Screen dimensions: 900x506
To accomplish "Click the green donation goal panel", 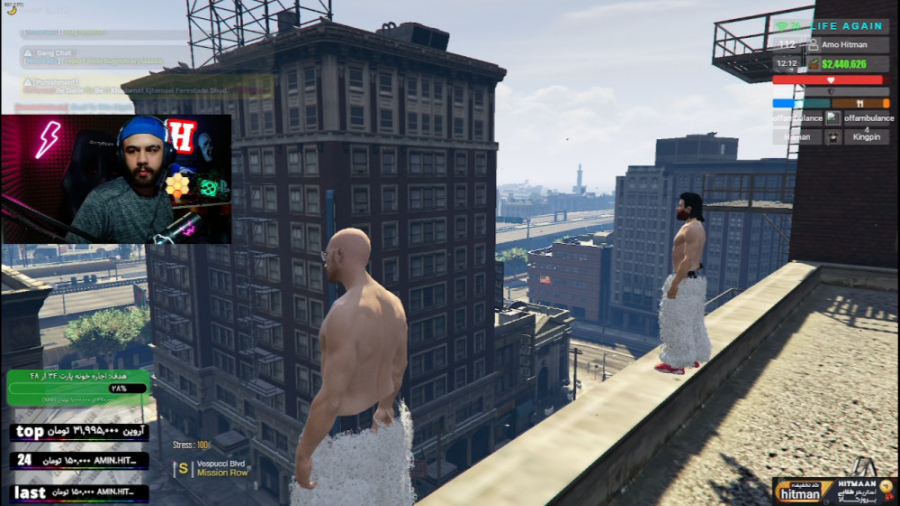I will click(x=79, y=388).
